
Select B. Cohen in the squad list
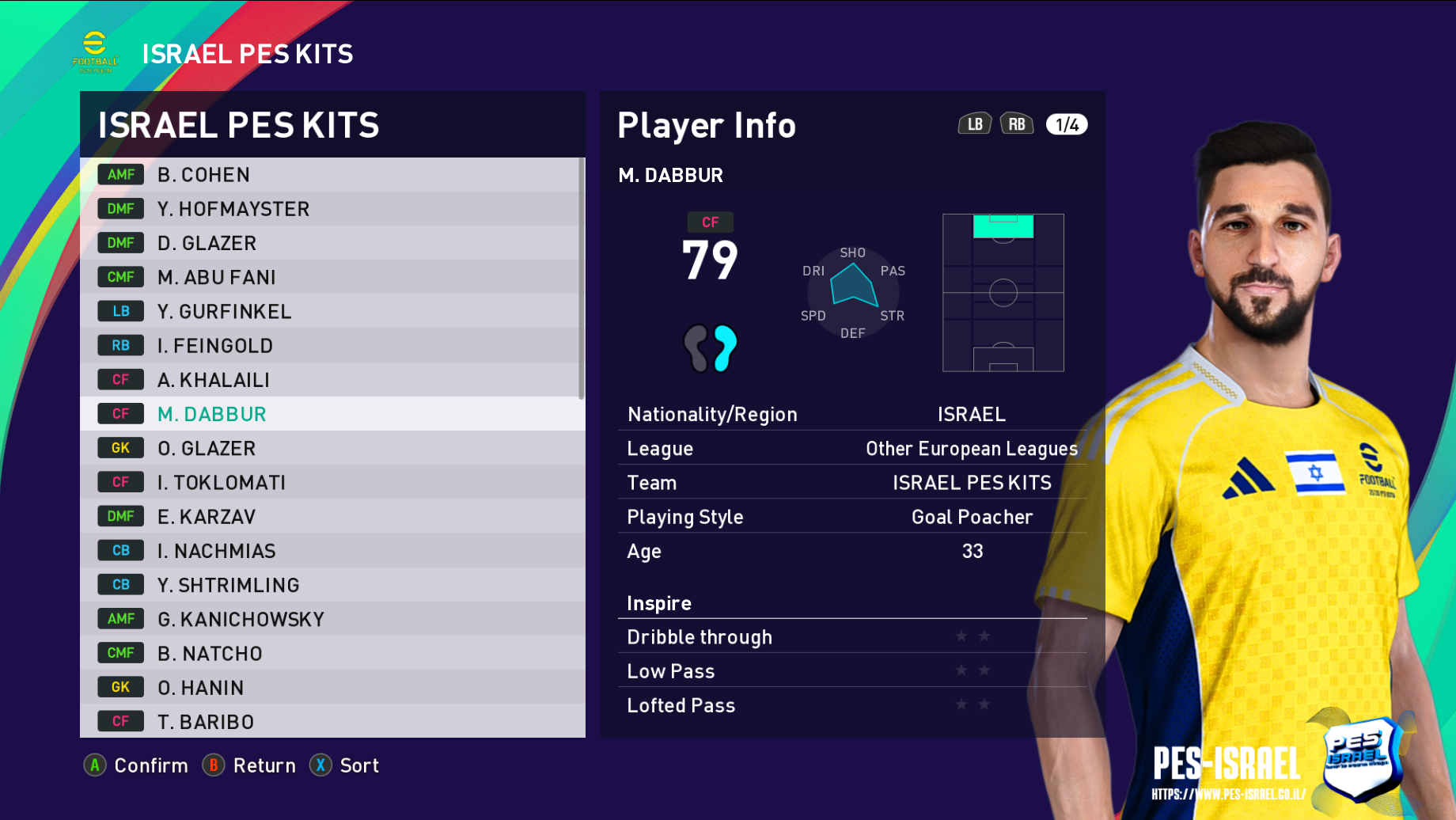pos(332,175)
